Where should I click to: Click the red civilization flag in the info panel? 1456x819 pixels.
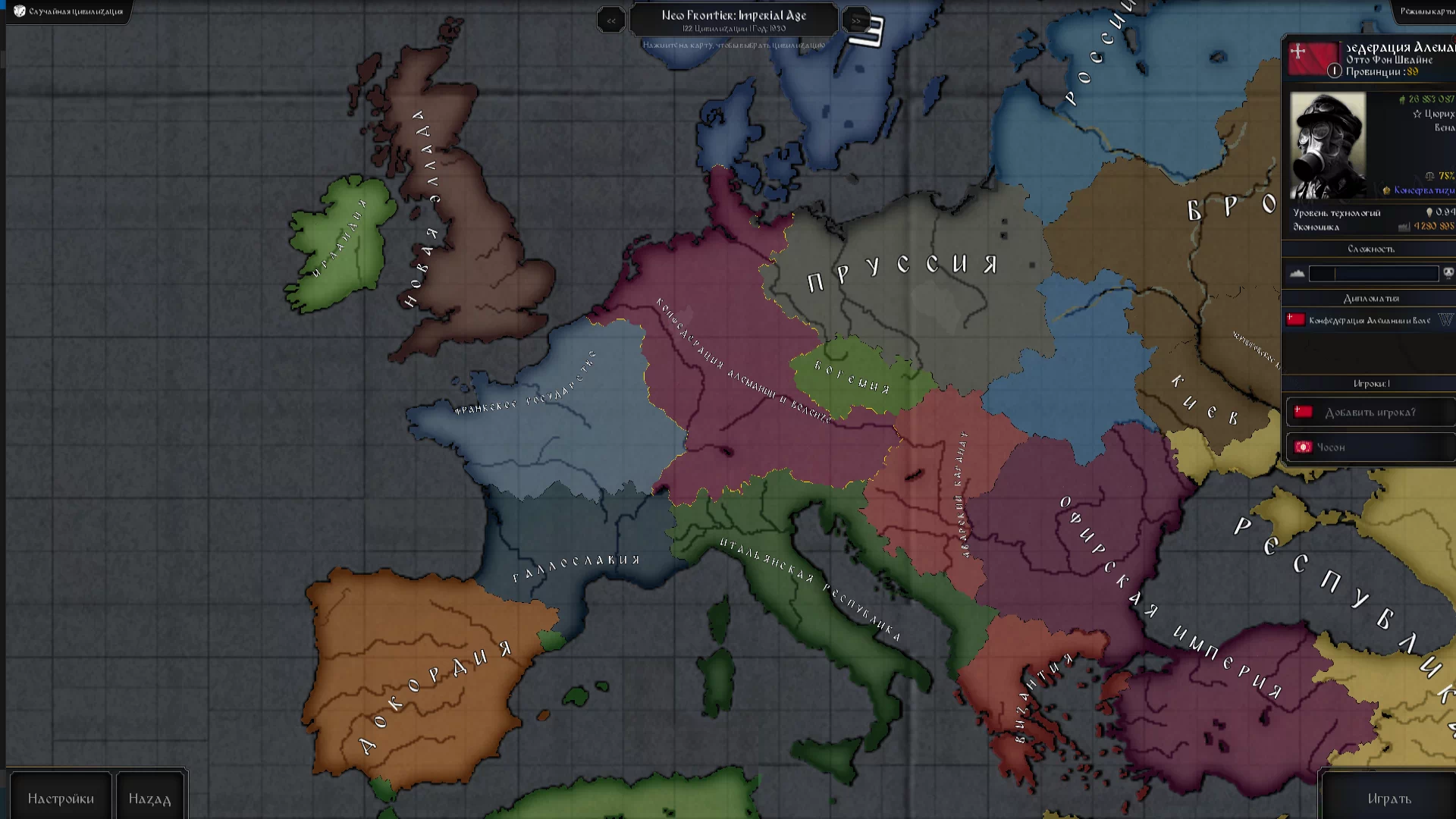pos(1313,58)
